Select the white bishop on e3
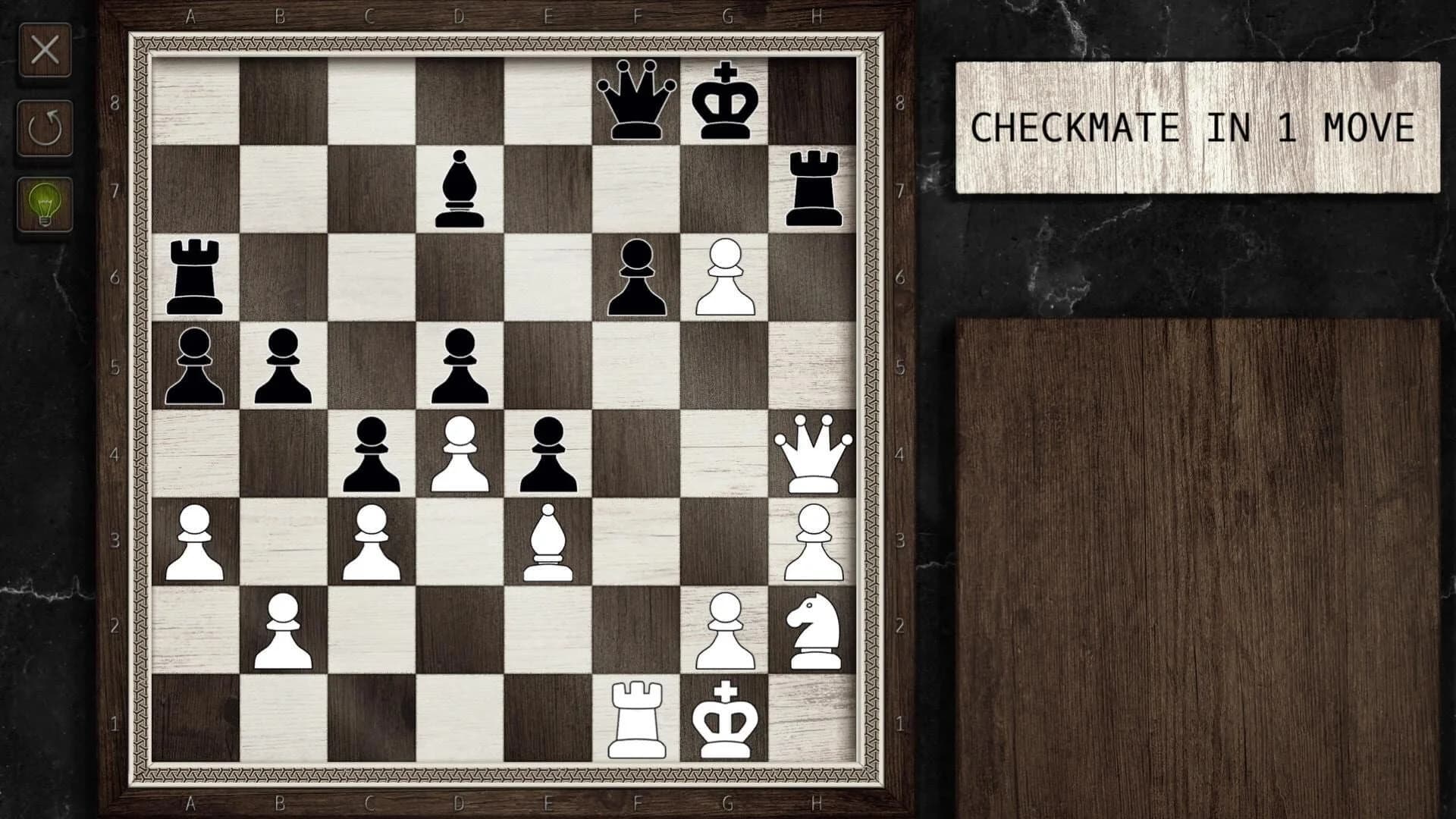The image size is (1456, 819). 550,542
